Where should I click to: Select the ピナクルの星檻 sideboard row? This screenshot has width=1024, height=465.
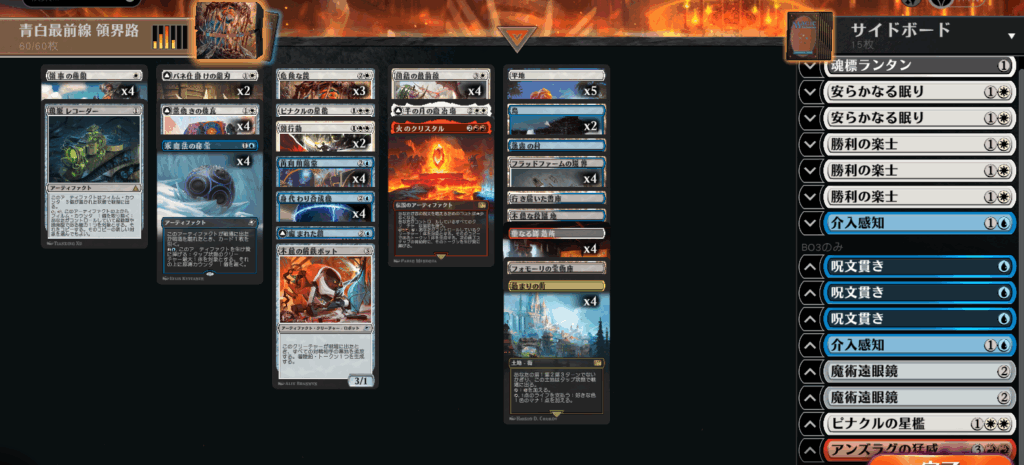pos(919,423)
